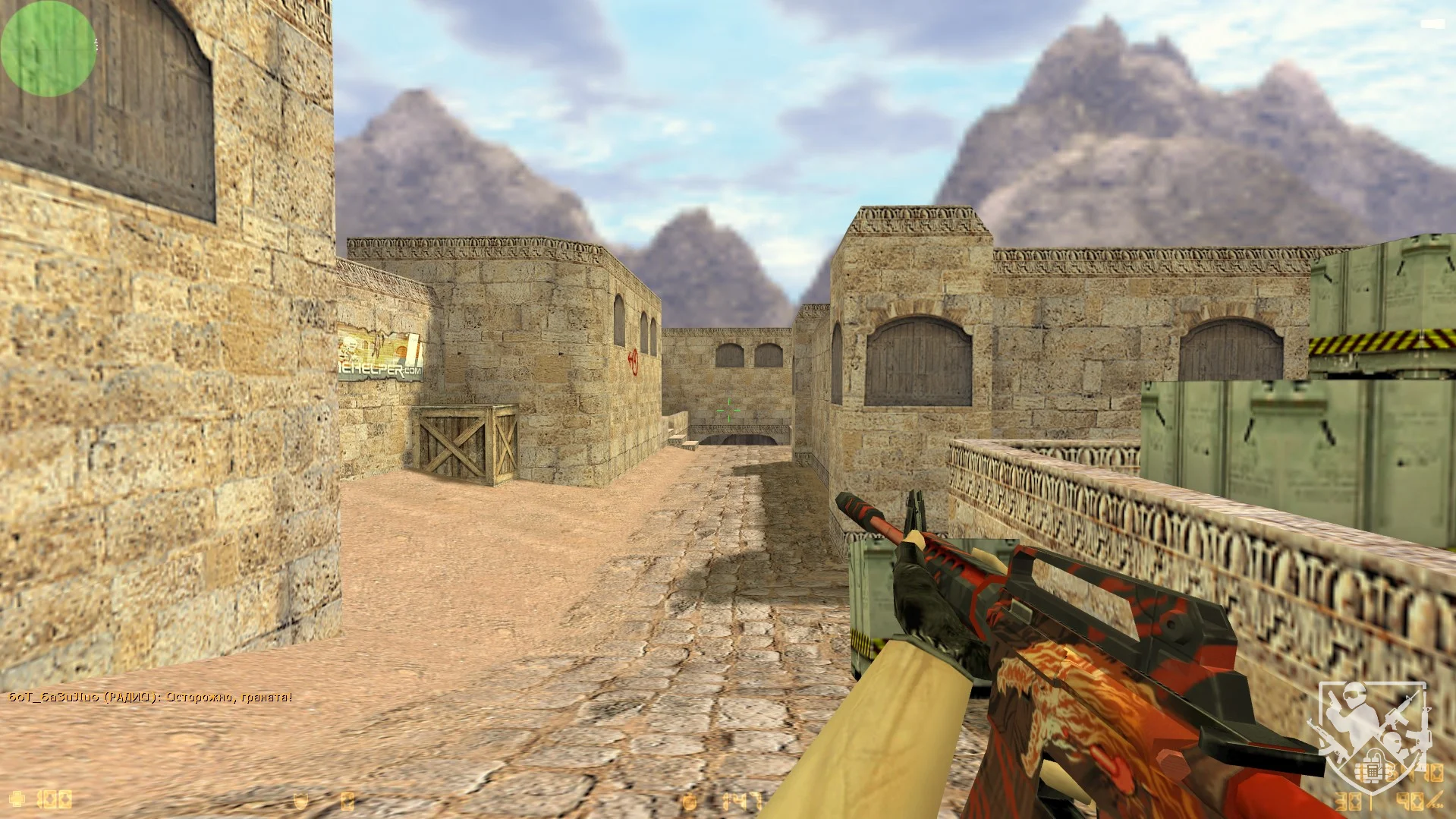Image resolution: width=1456 pixels, height=819 pixels.
Task: Click the armor shield icon
Action: click(302, 800)
